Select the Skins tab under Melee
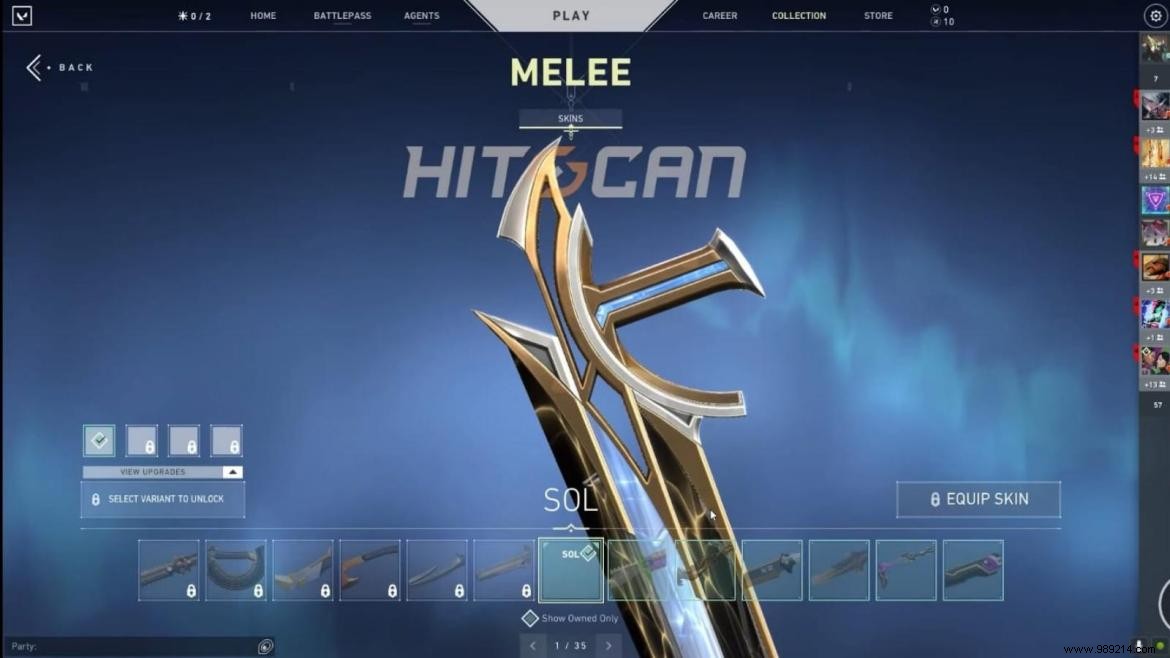This screenshot has height=658, width=1170. [570, 119]
